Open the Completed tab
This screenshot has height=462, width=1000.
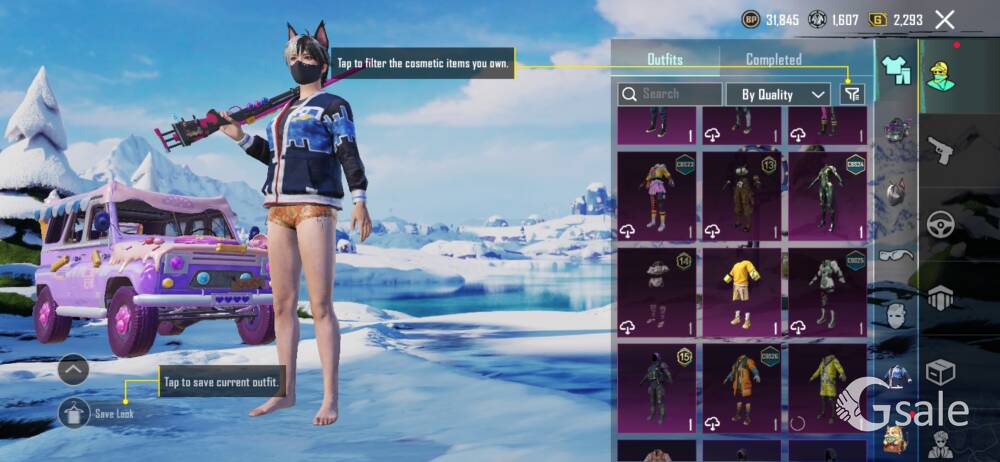[x=773, y=60]
